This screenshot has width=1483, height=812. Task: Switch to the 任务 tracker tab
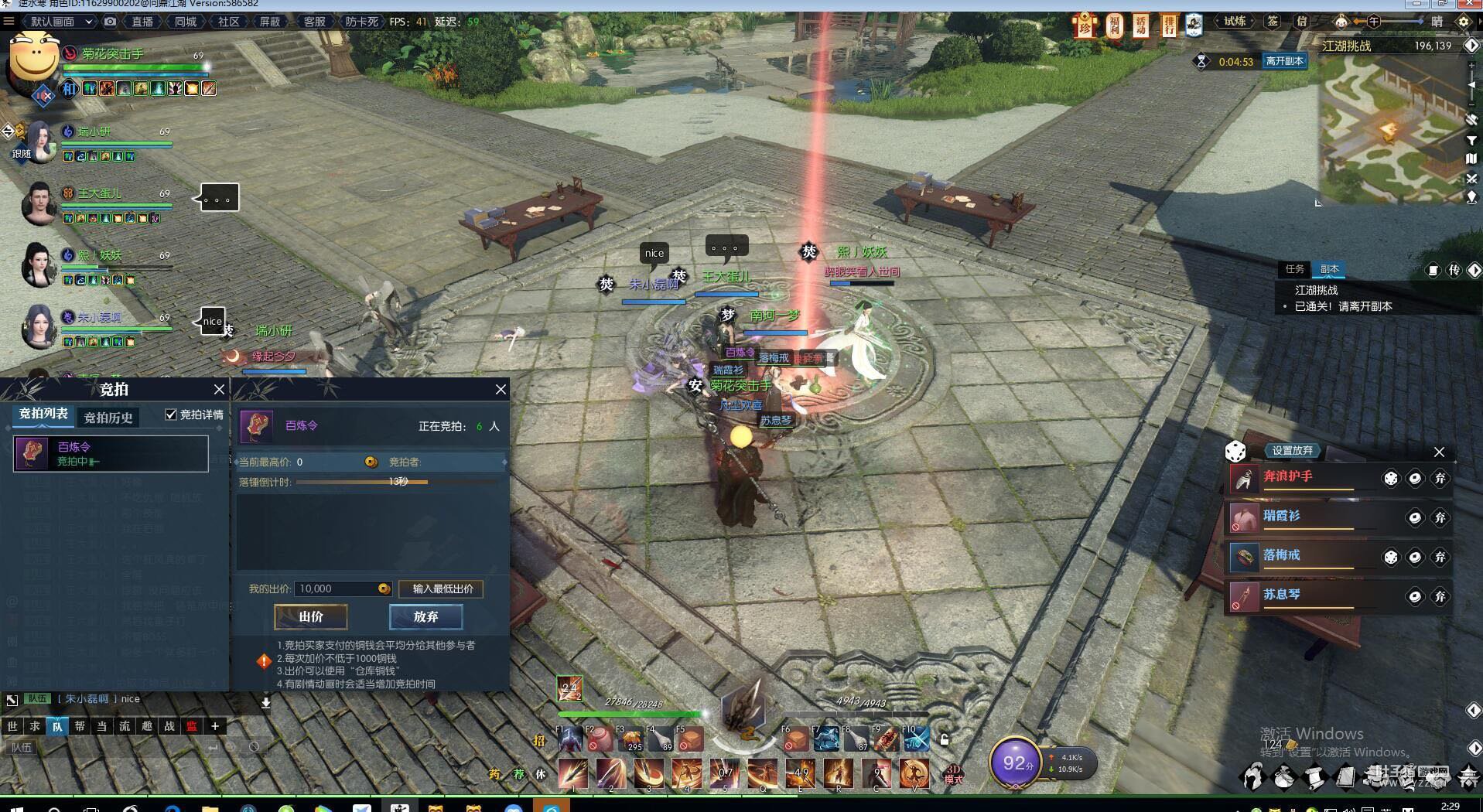(1294, 269)
